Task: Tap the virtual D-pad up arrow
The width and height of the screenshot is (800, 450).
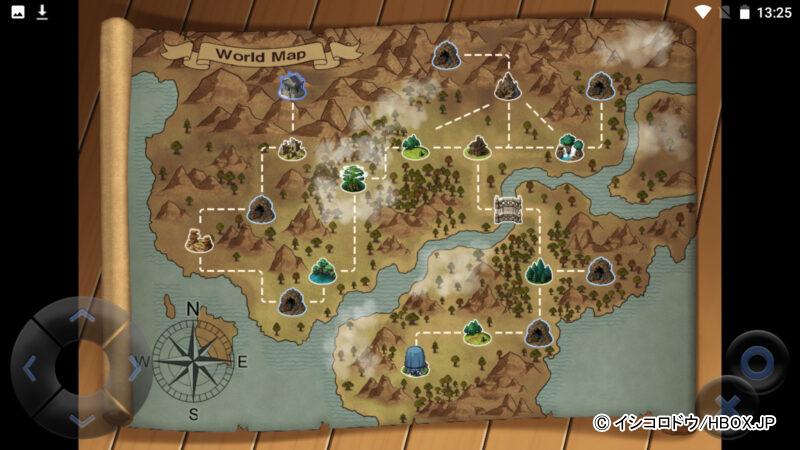Action: (x=83, y=316)
